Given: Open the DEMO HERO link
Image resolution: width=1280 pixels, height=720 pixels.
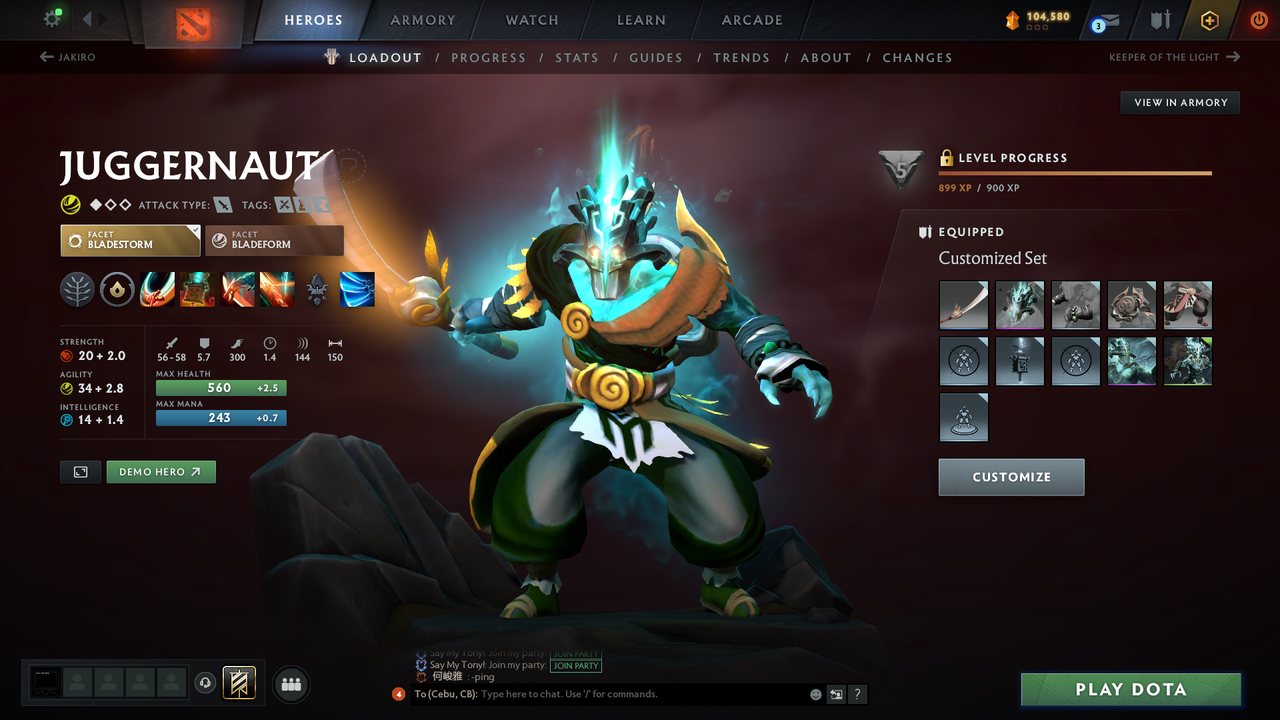Looking at the screenshot, I should [160, 471].
